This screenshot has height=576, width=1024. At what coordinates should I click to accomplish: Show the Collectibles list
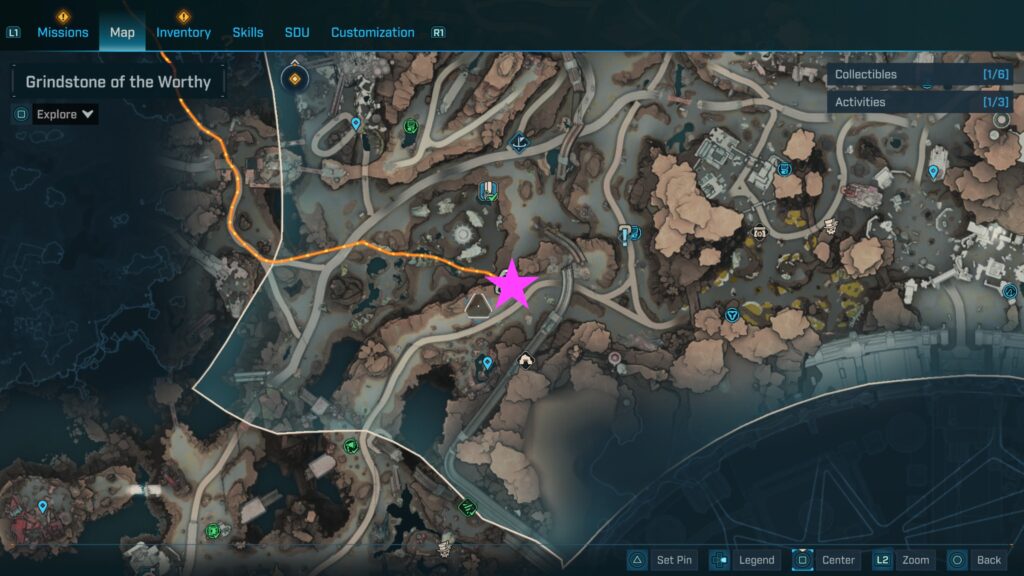[x=918, y=74]
